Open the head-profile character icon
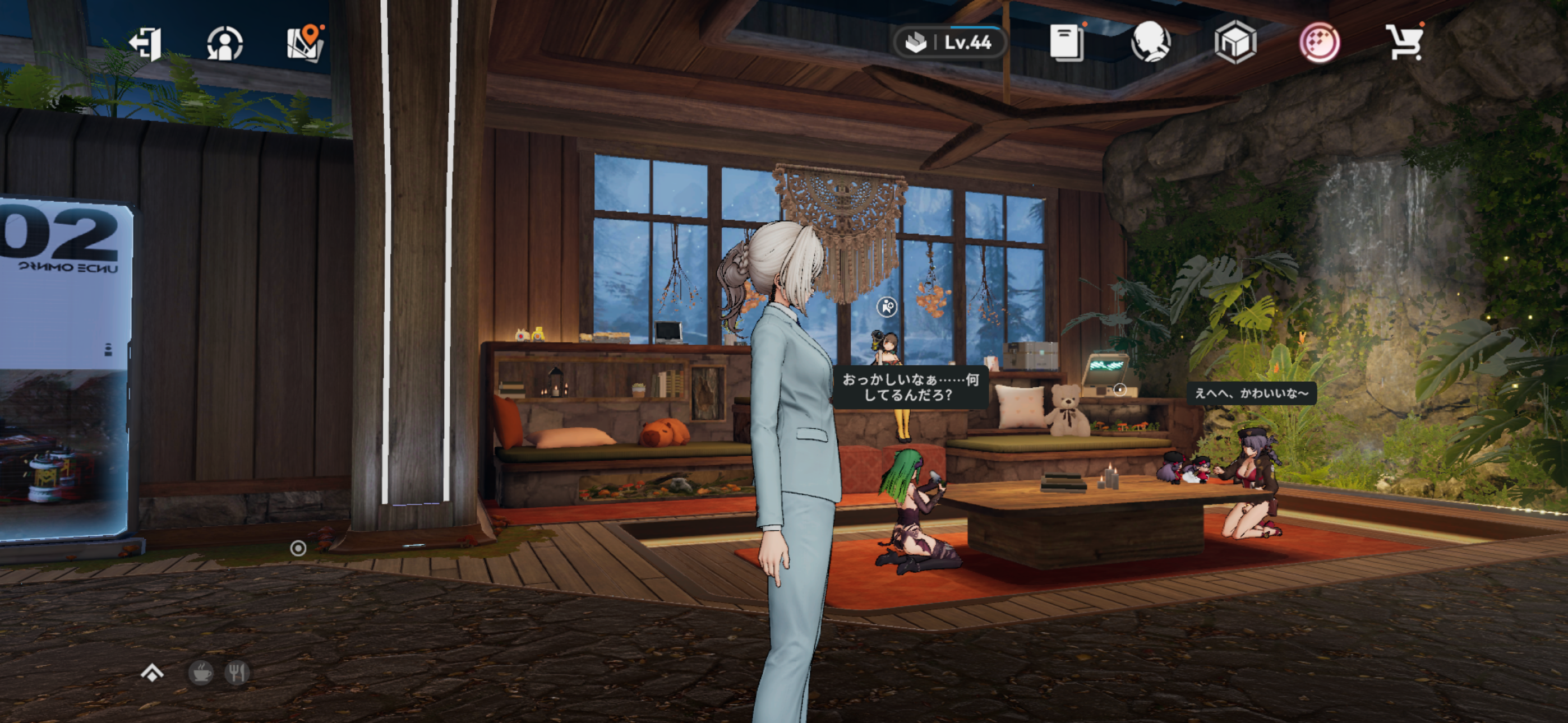The image size is (1568, 723). tap(1150, 43)
